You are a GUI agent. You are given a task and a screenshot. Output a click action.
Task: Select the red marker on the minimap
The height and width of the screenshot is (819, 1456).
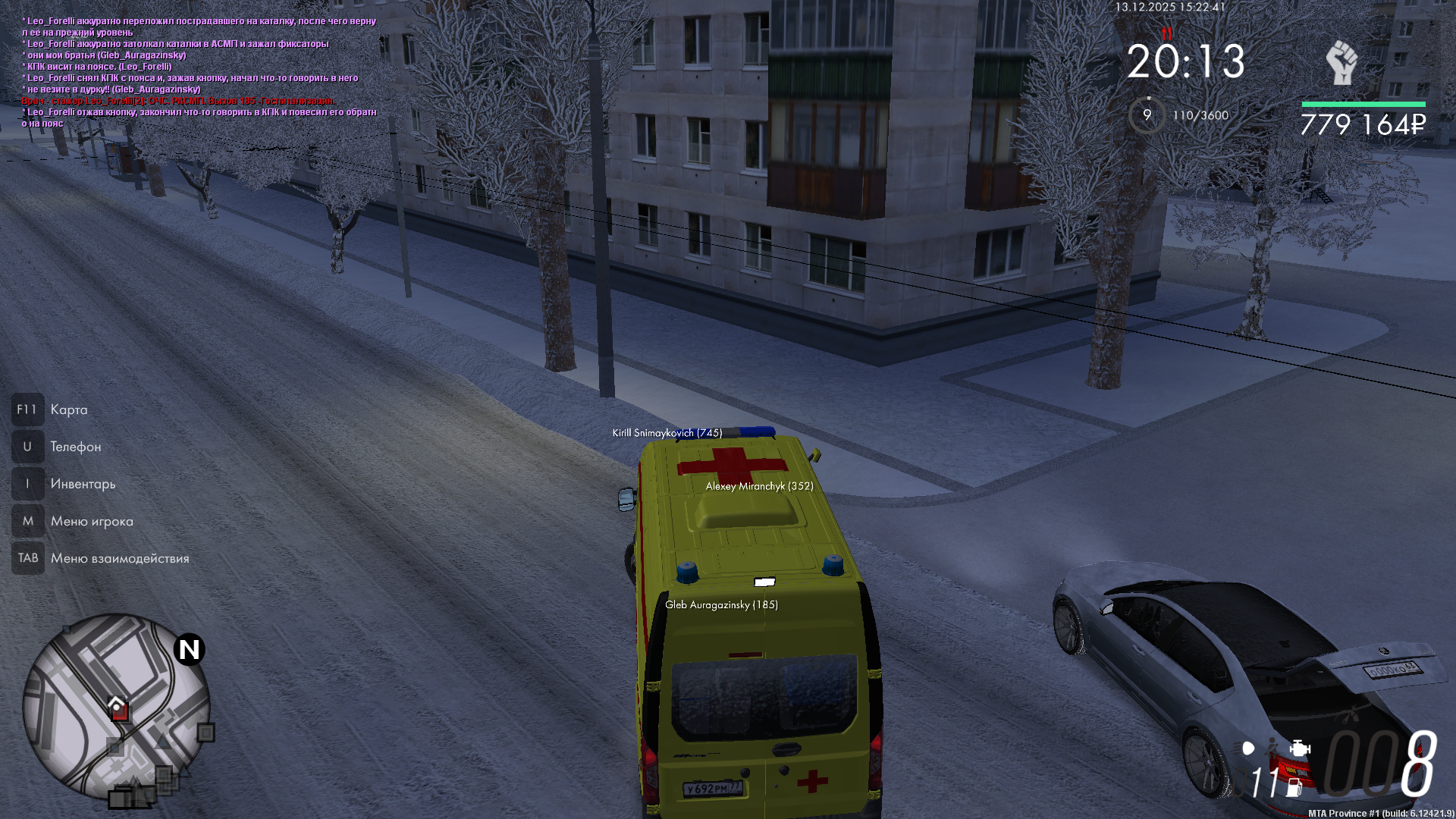click(119, 711)
